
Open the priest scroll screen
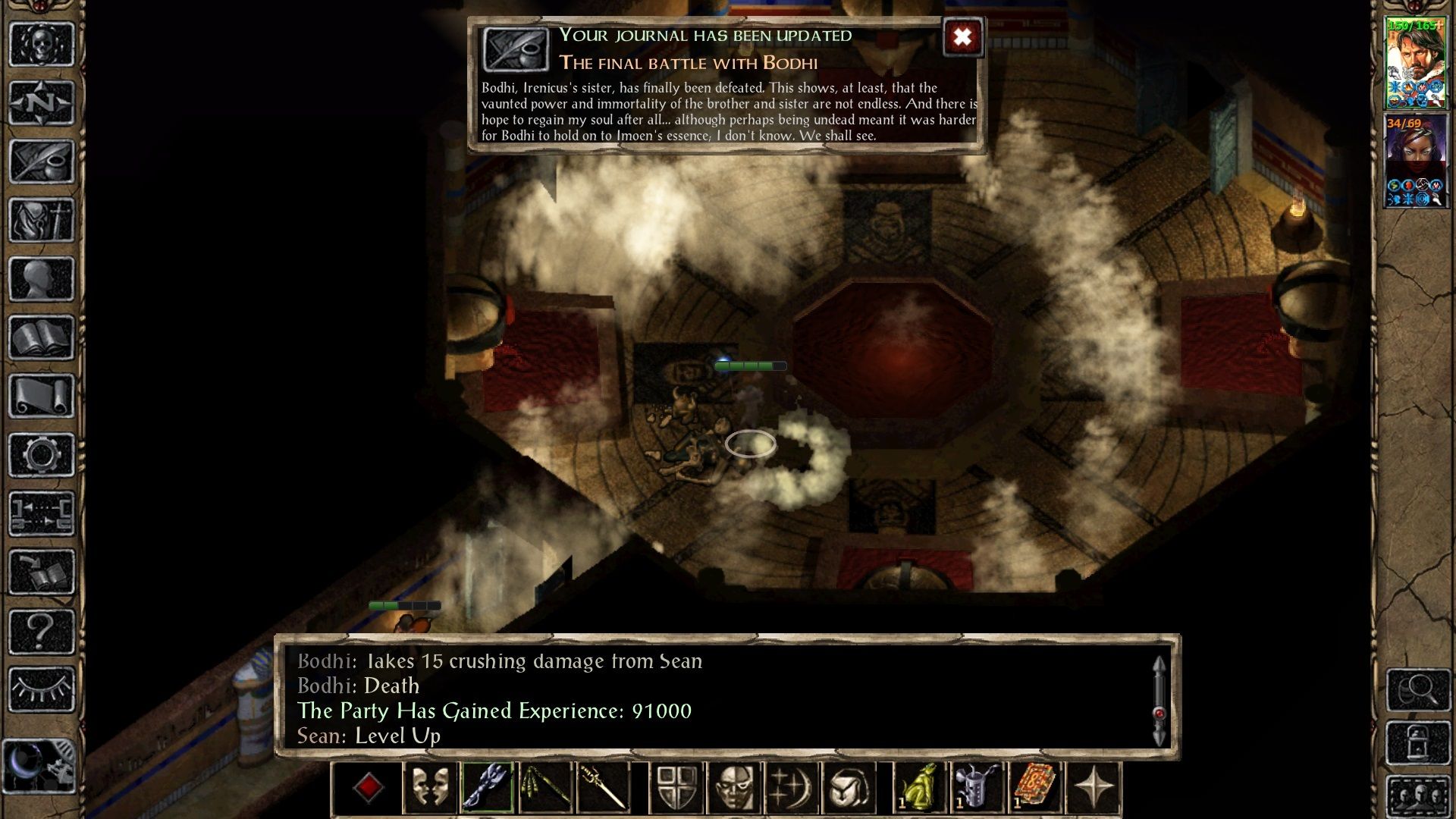coord(42,396)
